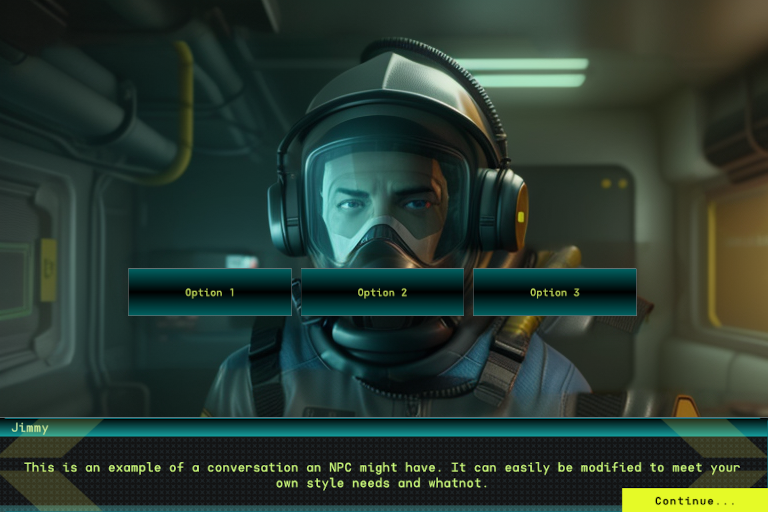Choose dialogue Option 1
Screen dimensions: 768x512
tap(210, 292)
